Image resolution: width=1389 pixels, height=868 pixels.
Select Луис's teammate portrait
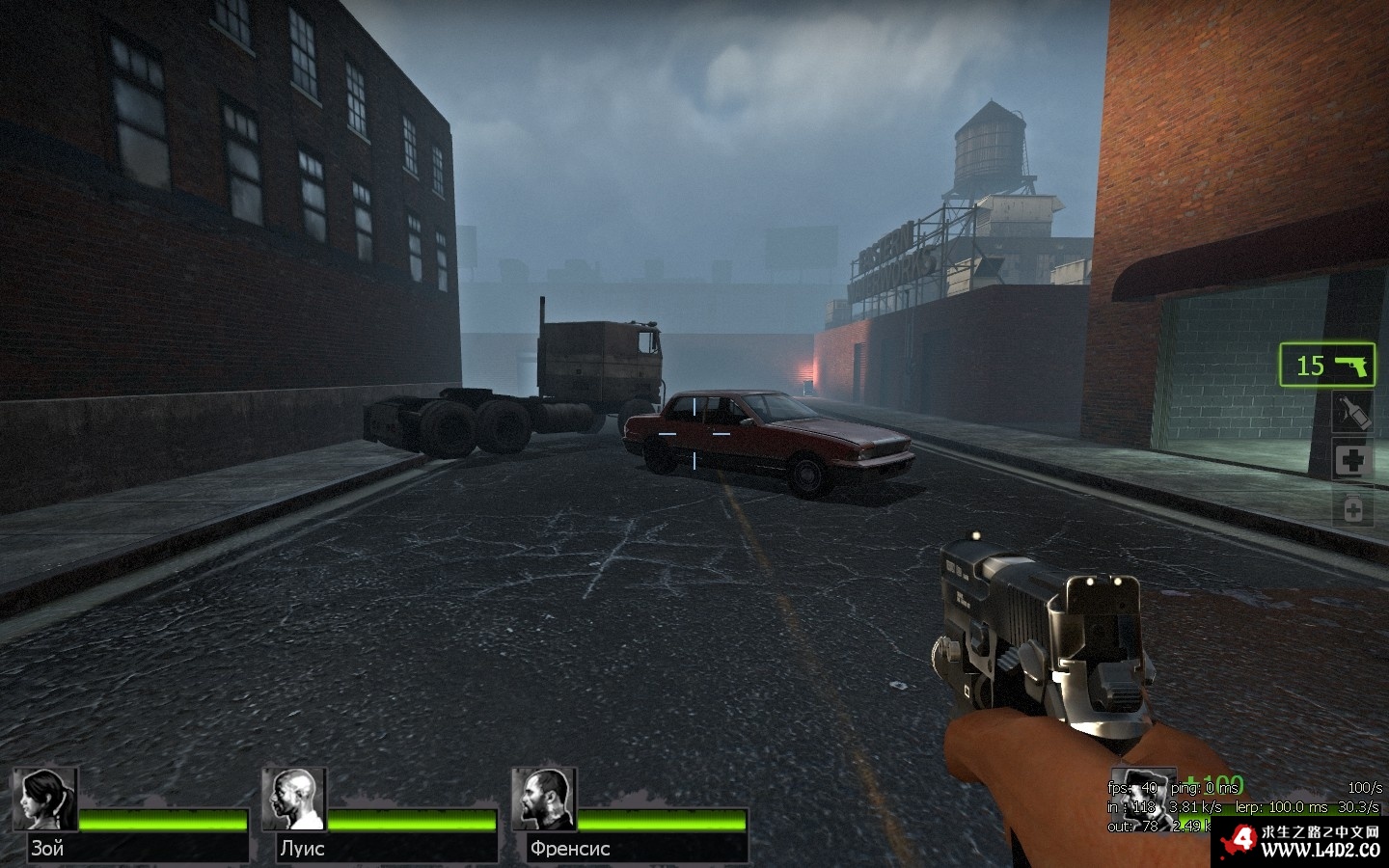pos(294,800)
